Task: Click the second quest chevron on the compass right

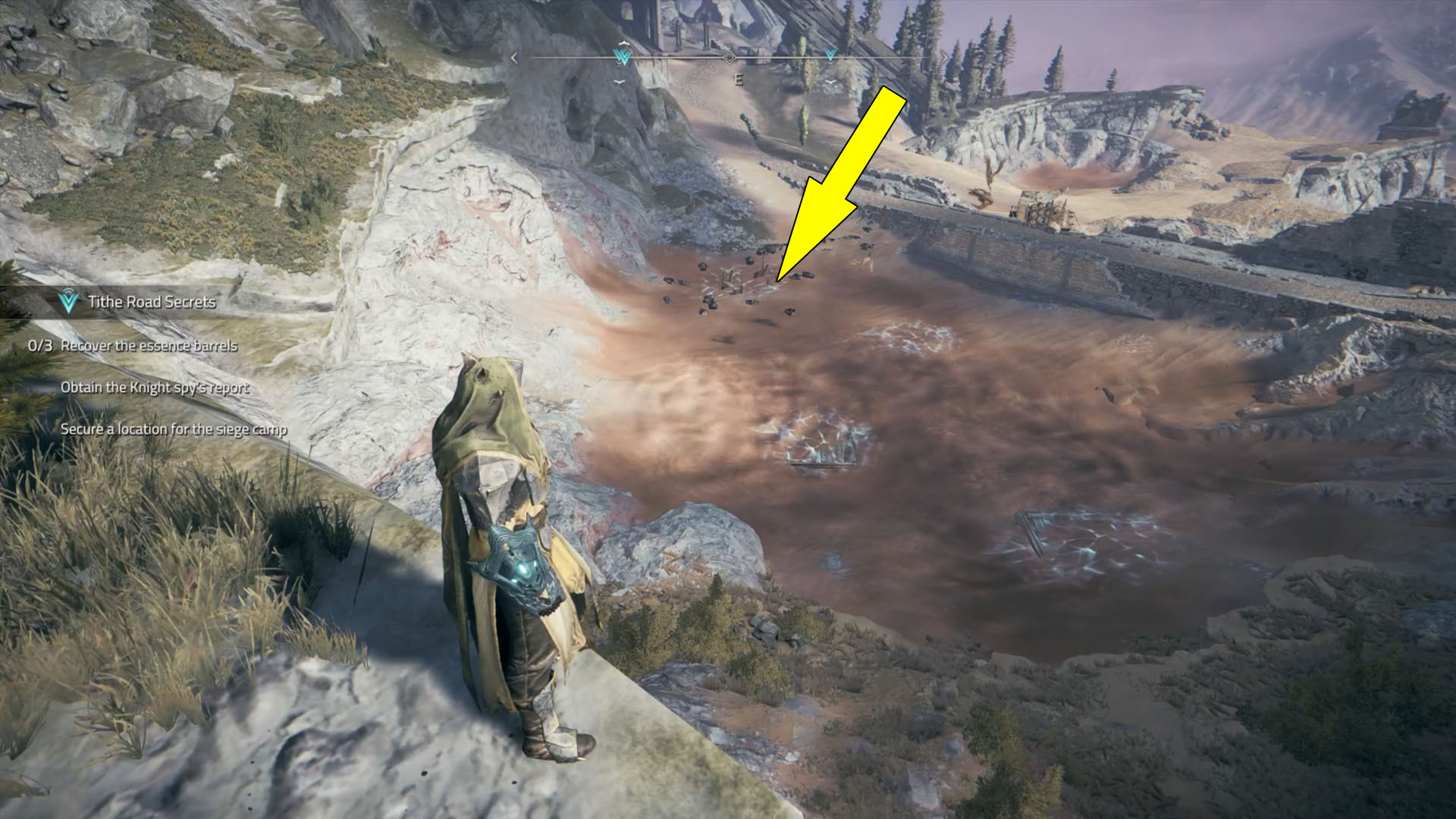Action: pyautogui.click(x=829, y=53)
